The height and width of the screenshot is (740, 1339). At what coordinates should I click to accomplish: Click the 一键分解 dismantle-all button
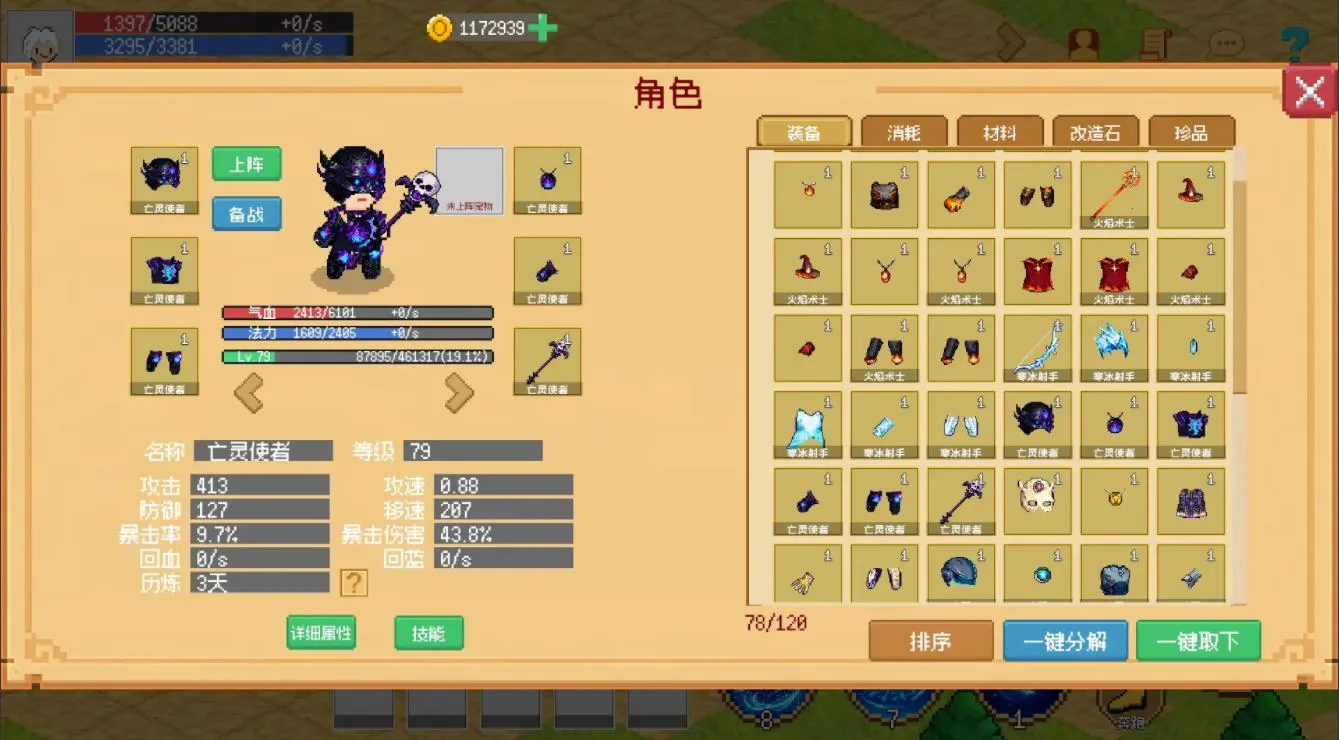(x=1066, y=640)
